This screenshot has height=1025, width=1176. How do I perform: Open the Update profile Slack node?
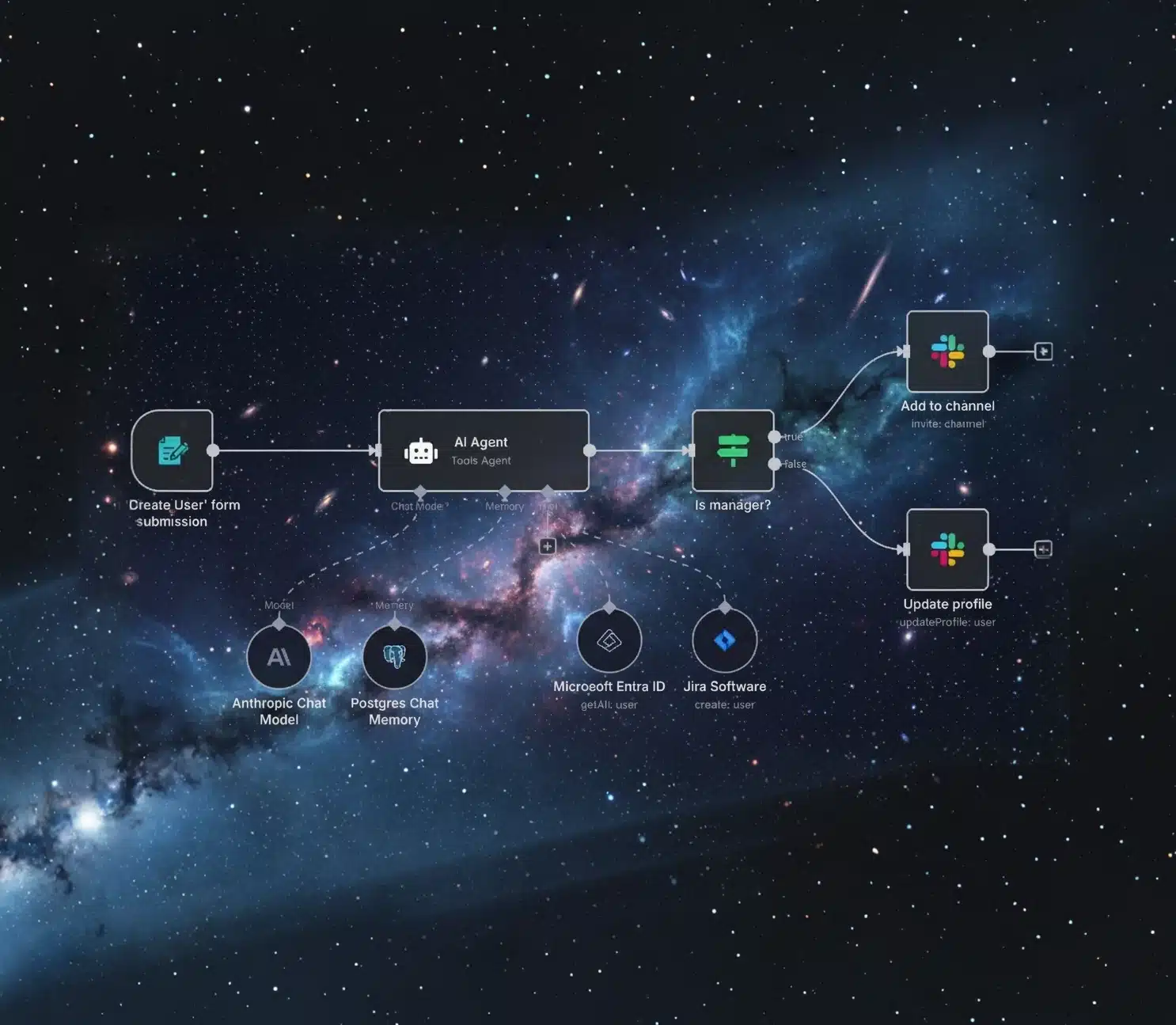point(947,549)
